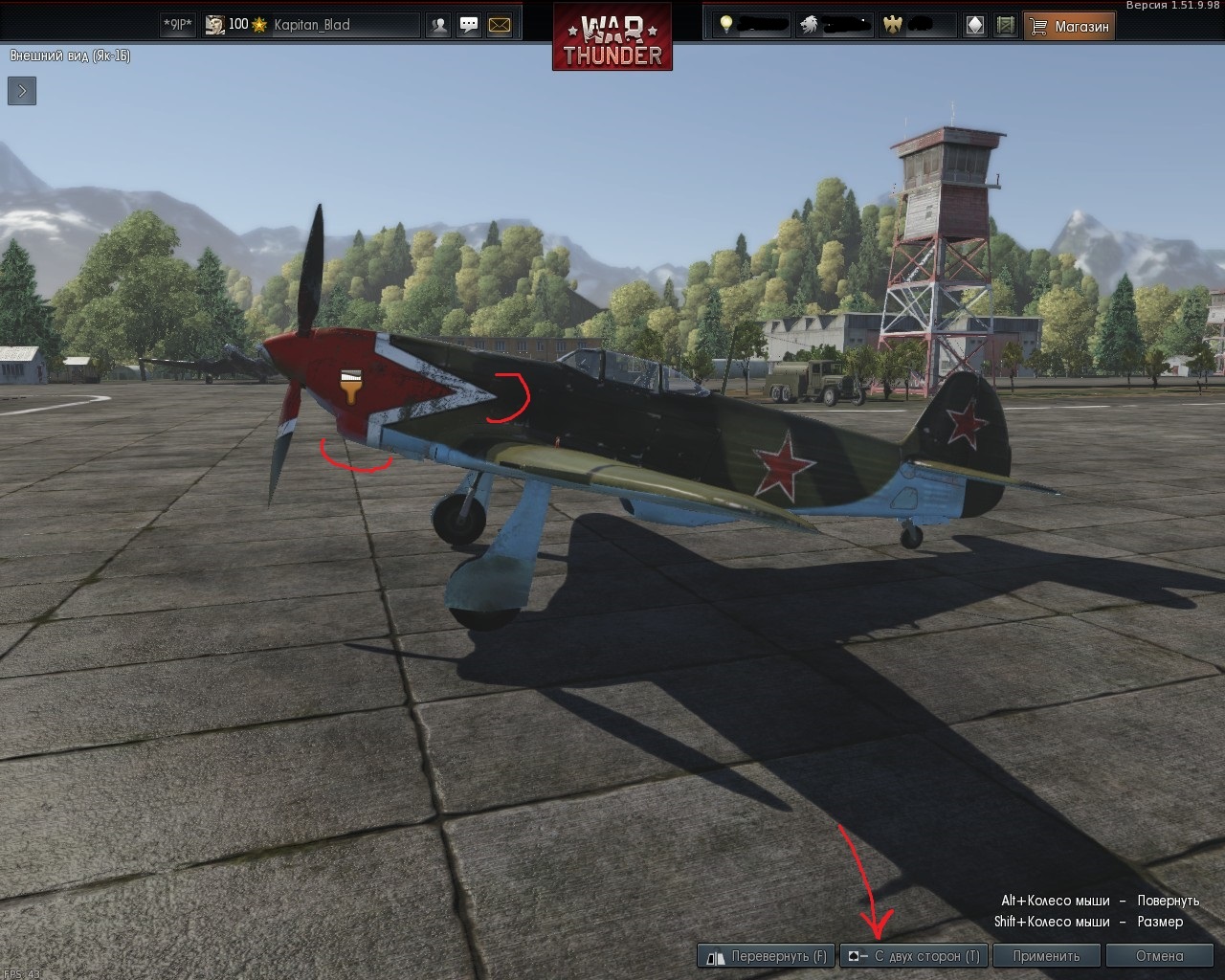Open the Kapitan_Blad player profile
This screenshot has height=980, width=1225.
click(x=311, y=25)
